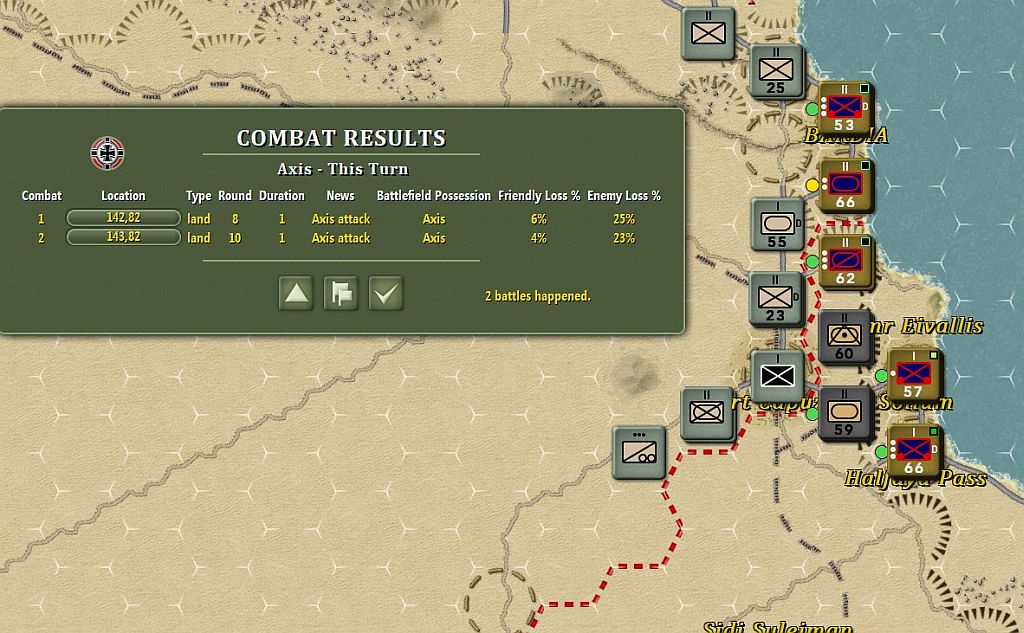Select the dark grey unit with strength 60
The image size is (1024, 633).
click(845, 336)
